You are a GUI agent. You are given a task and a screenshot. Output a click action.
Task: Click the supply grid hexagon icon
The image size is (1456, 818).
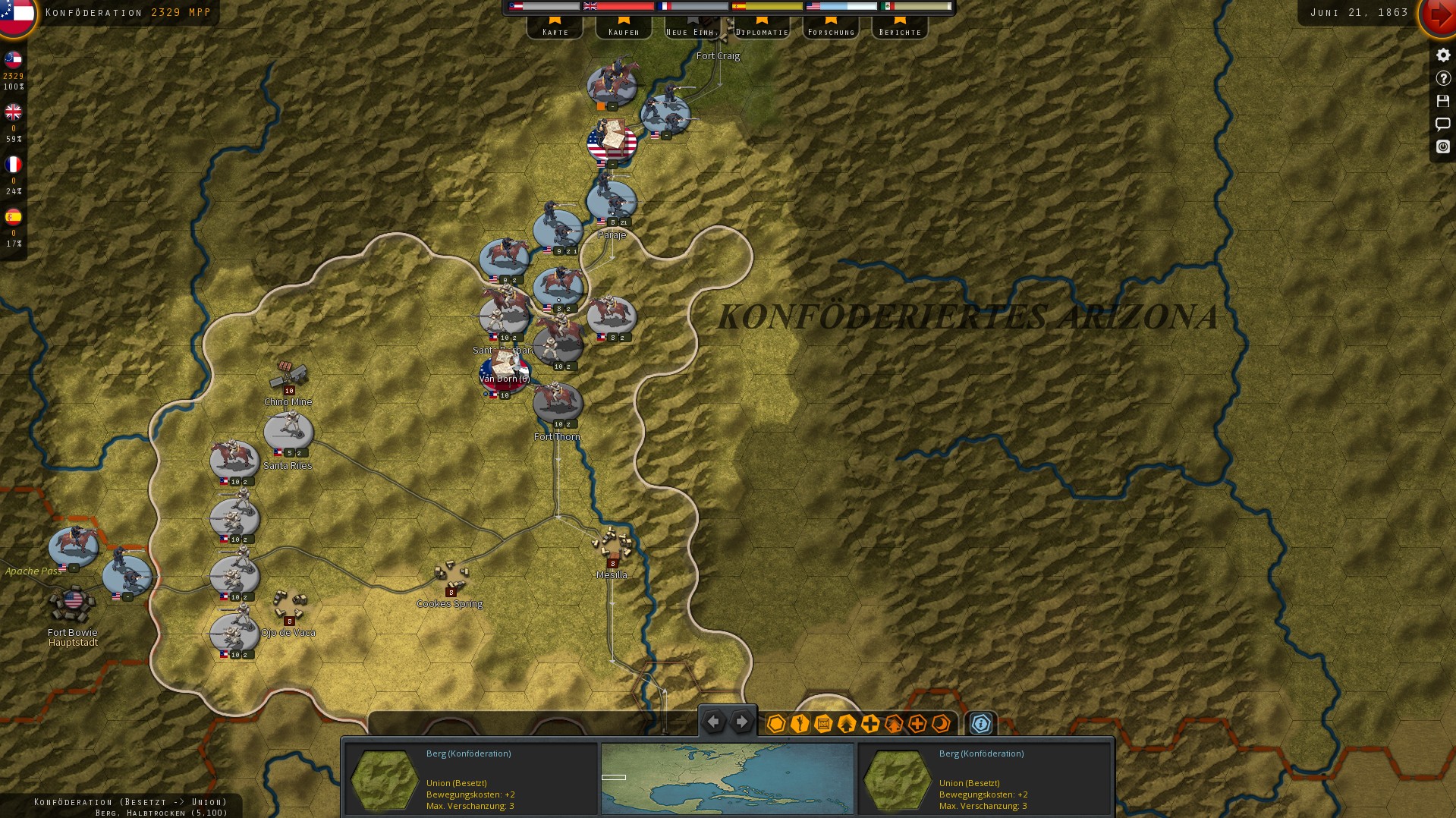point(822,723)
